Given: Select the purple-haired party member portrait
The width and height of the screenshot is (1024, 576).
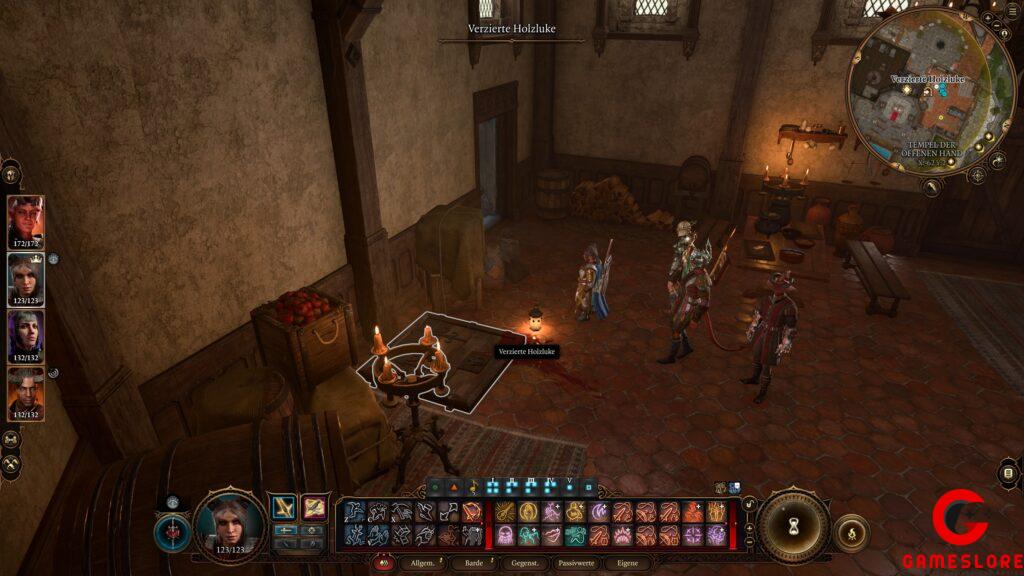Looking at the screenshot, I should [26, 336].
